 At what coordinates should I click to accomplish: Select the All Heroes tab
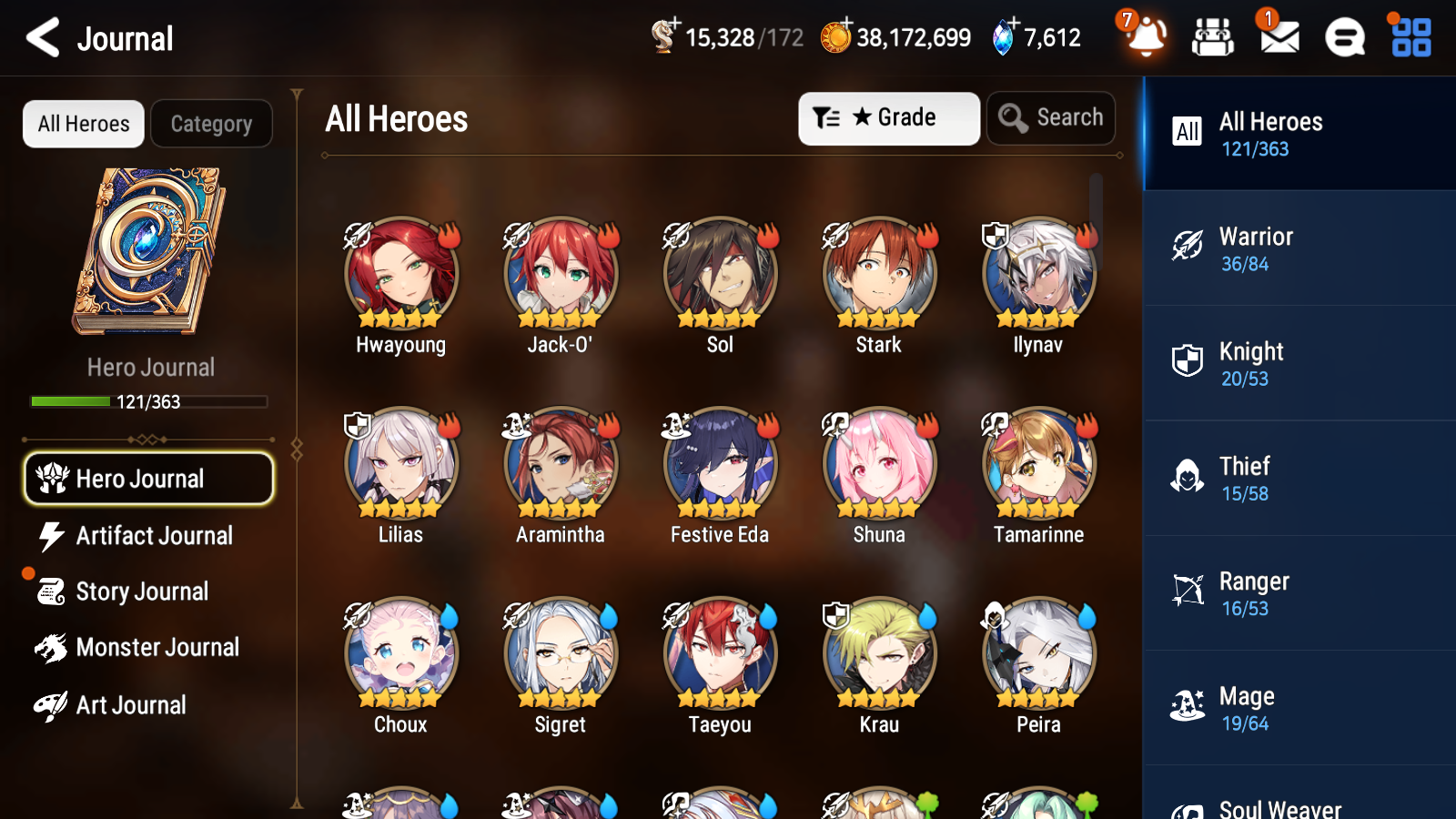pyautogui.click(x=83, y=124)
